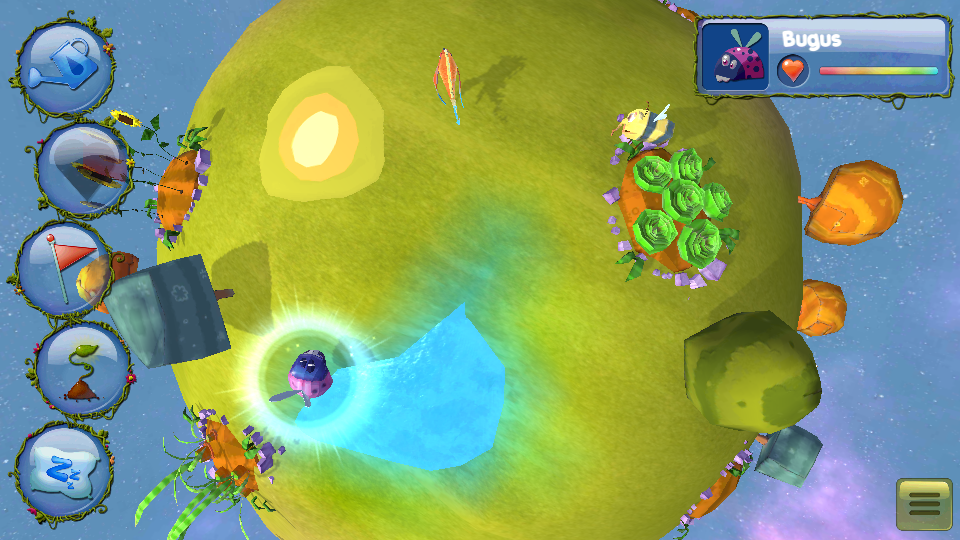Select the watering can tool bubble
This screenshot has width=960, height=540.
click(65, 67)
